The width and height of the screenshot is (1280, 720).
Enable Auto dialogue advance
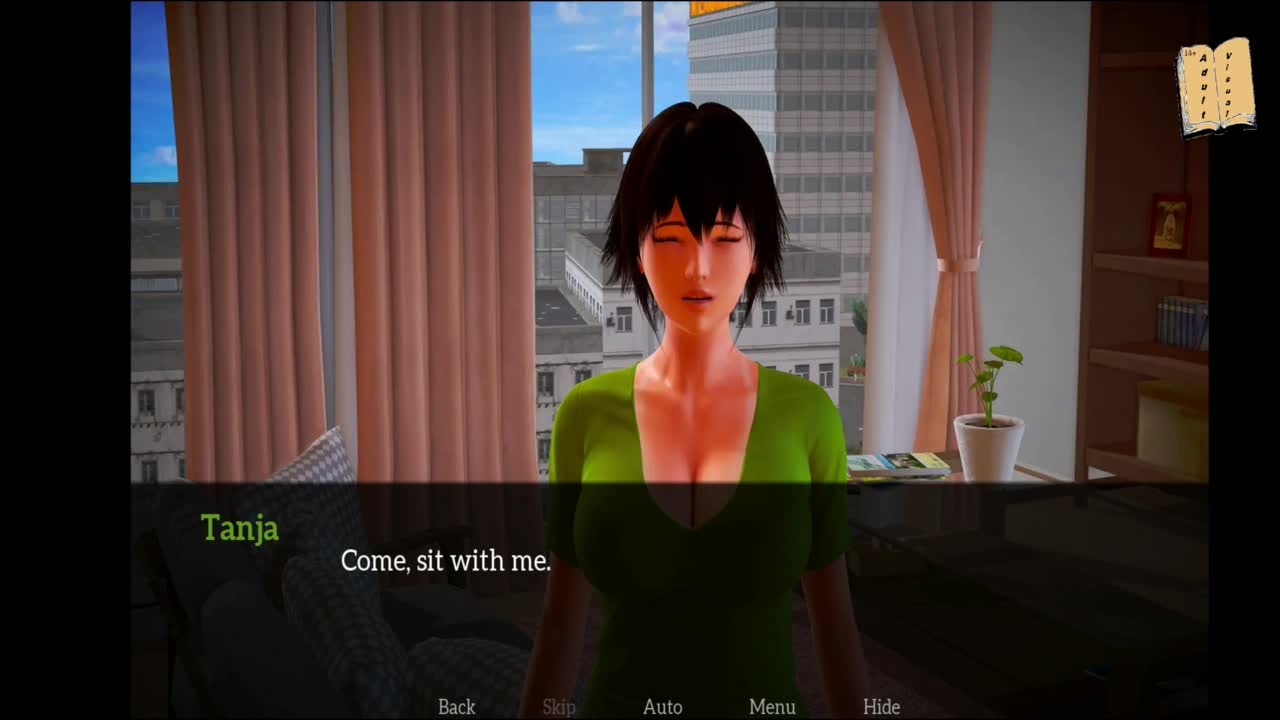point(662,707)
